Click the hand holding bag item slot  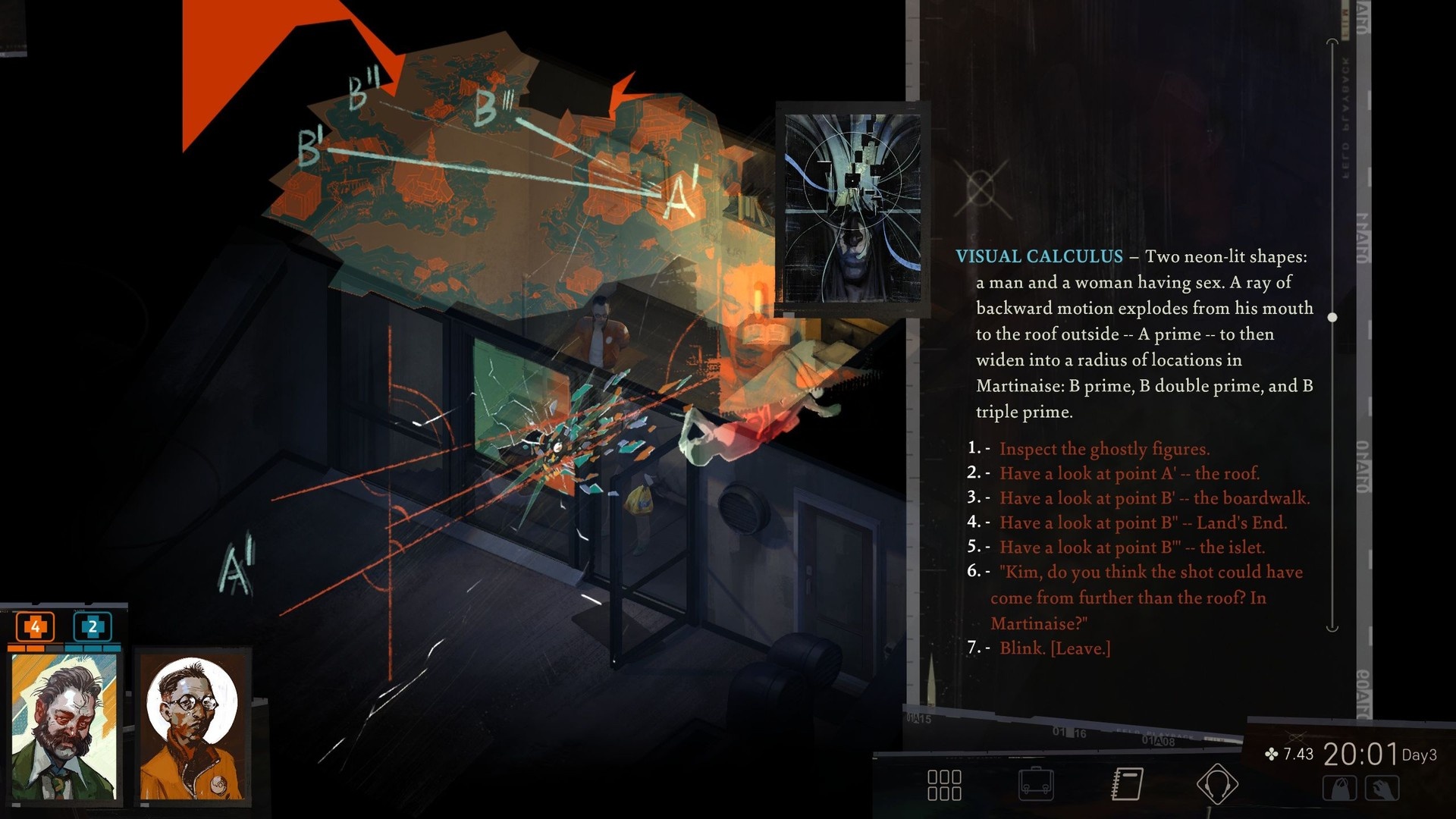coord(1339,789)
